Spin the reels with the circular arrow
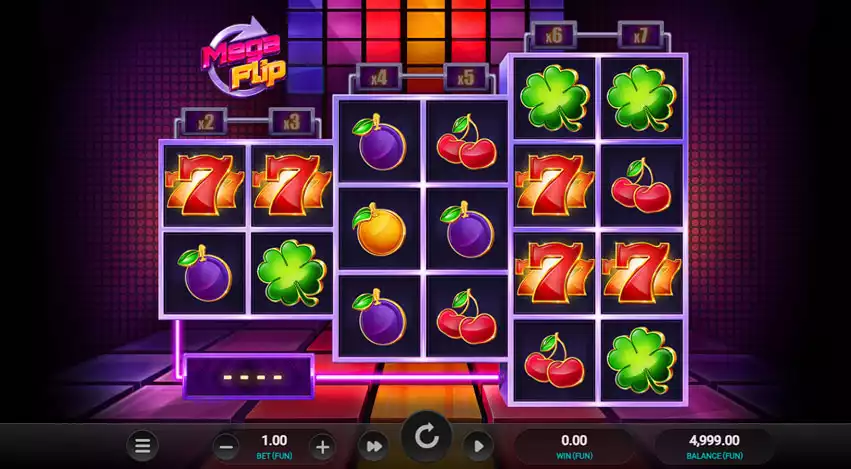The image size is (851, 469). point(426,439)
